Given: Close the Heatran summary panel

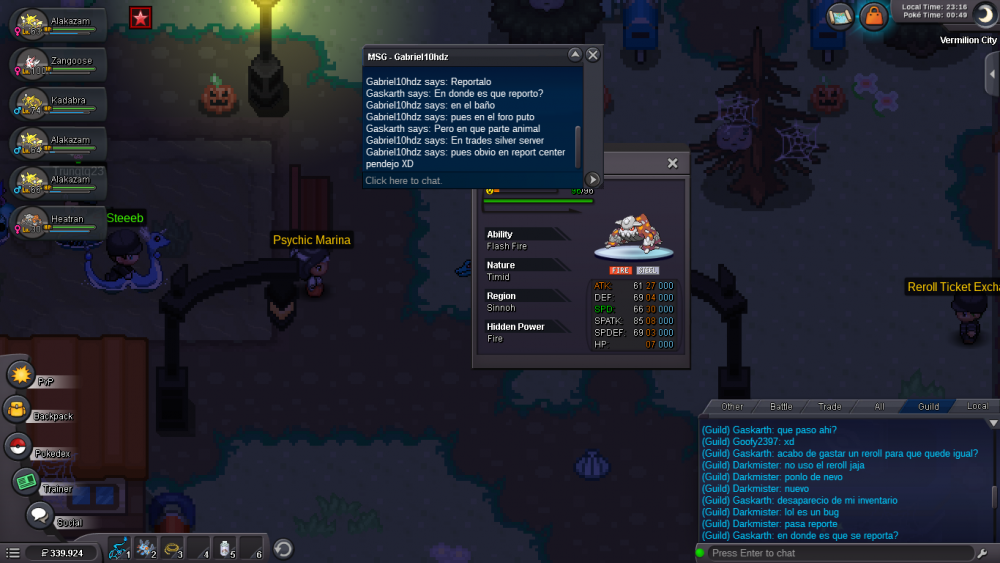Looking at the screenshot, I should click(x=672, y=163).
